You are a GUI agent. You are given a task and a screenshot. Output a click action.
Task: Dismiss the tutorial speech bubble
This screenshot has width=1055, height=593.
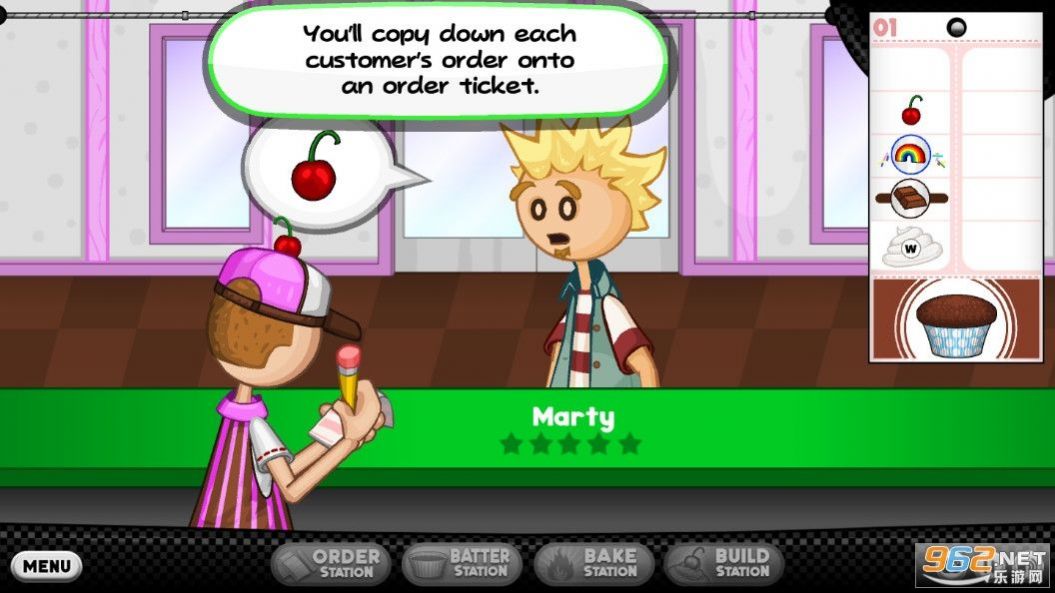(x=438, y=59)
